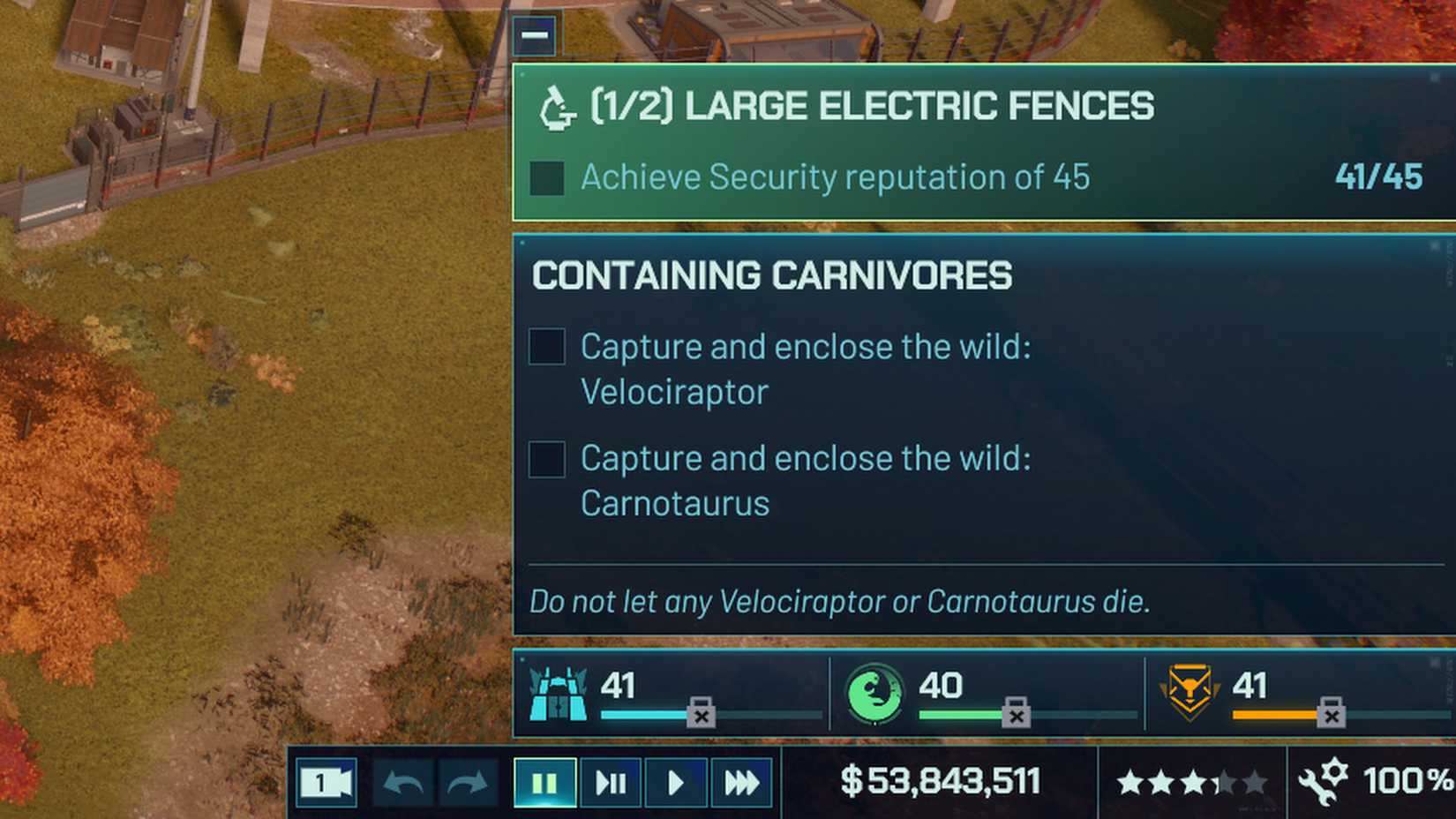The width and height of the screenshot is (1456, 819).
Task: Open the camera mode icon showing 1
Action: tap(326, 782)
